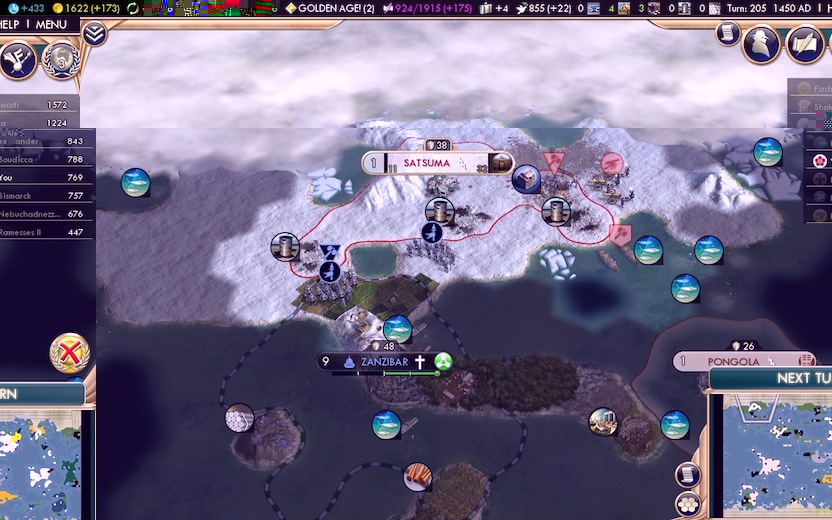Viewport: 832px width, 520px height.
Task: Open the notification log scroll icon
Action: pyautogui.click(x=728, y=34)
